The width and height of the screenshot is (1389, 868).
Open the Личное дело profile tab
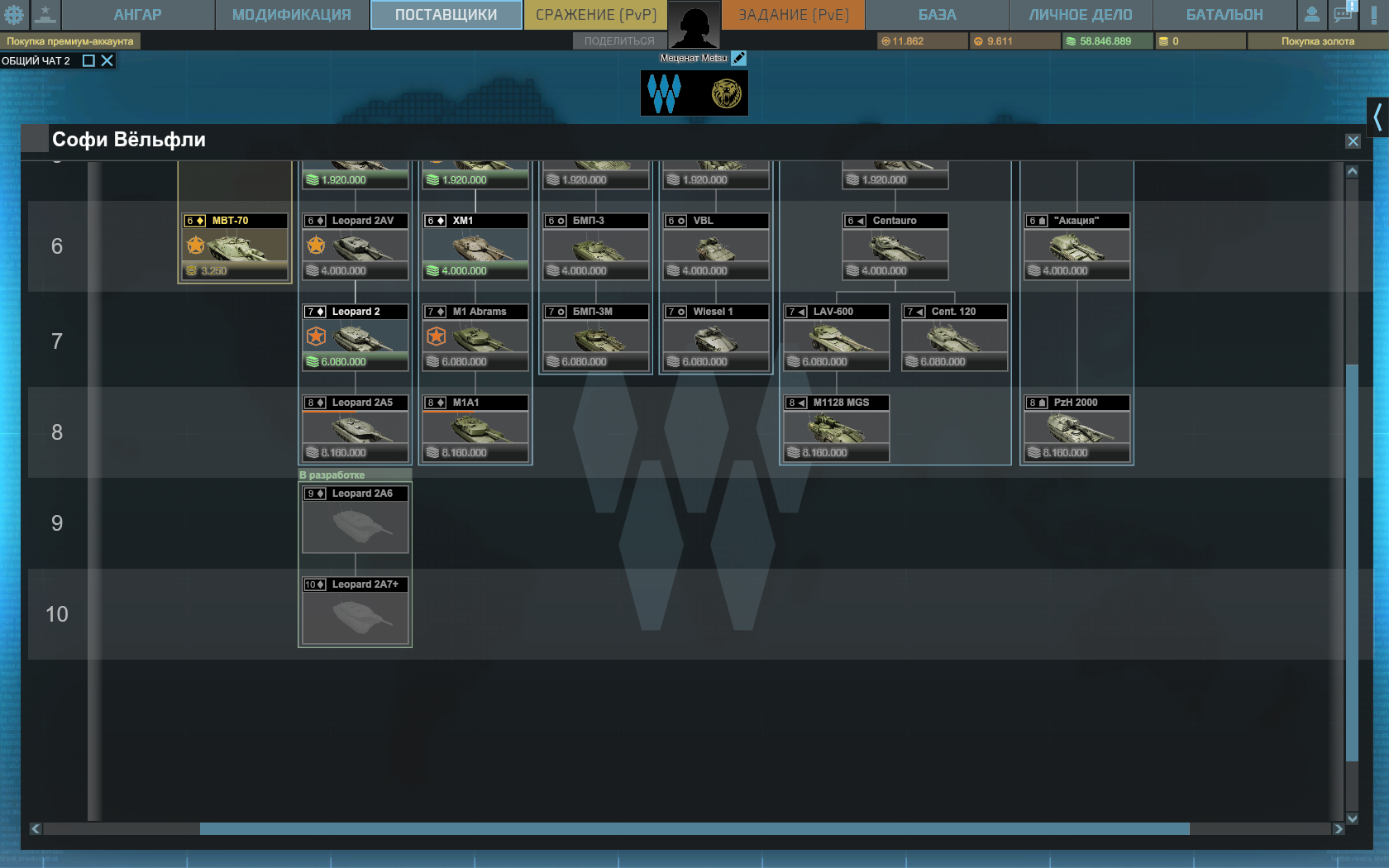click(1080, 15)
